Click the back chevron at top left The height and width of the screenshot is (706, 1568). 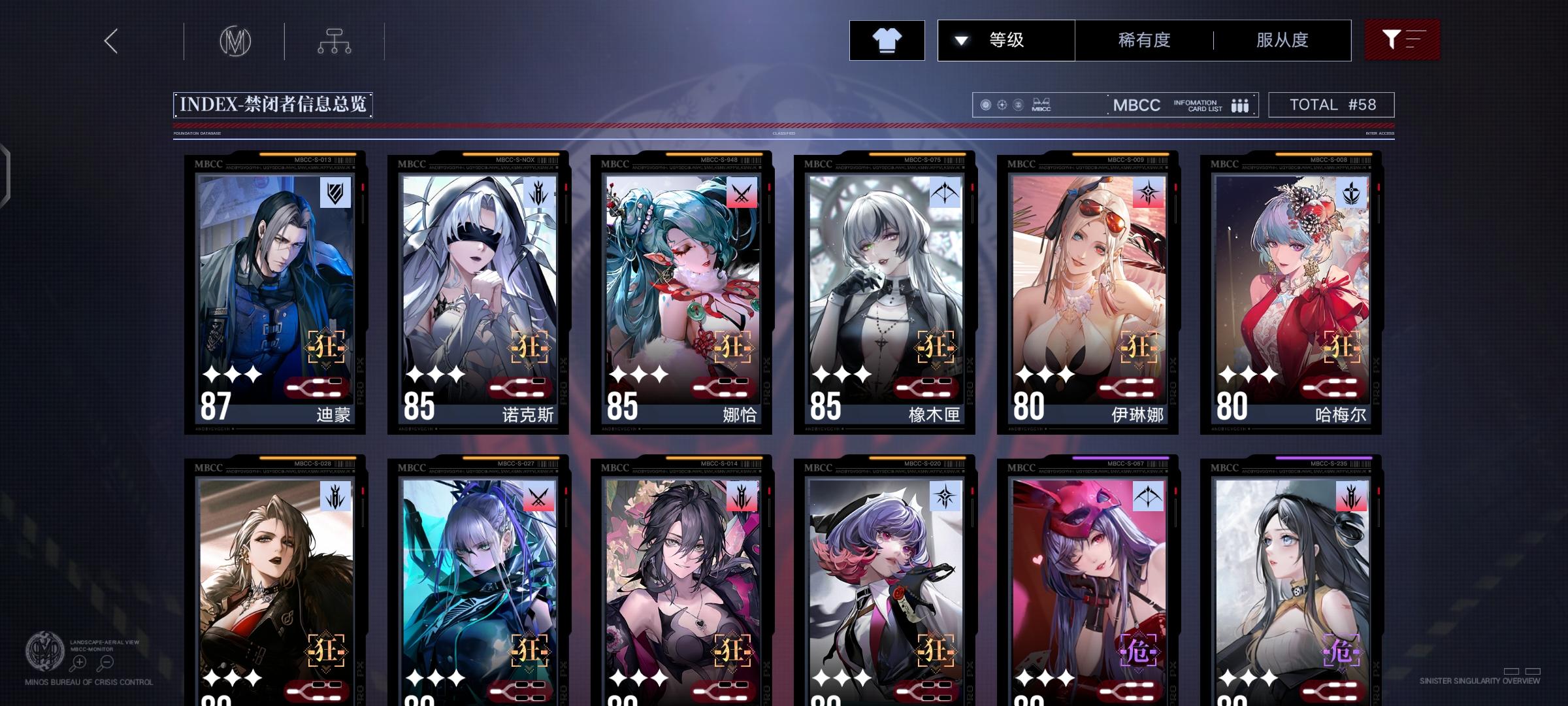click(x=110, y=41)
